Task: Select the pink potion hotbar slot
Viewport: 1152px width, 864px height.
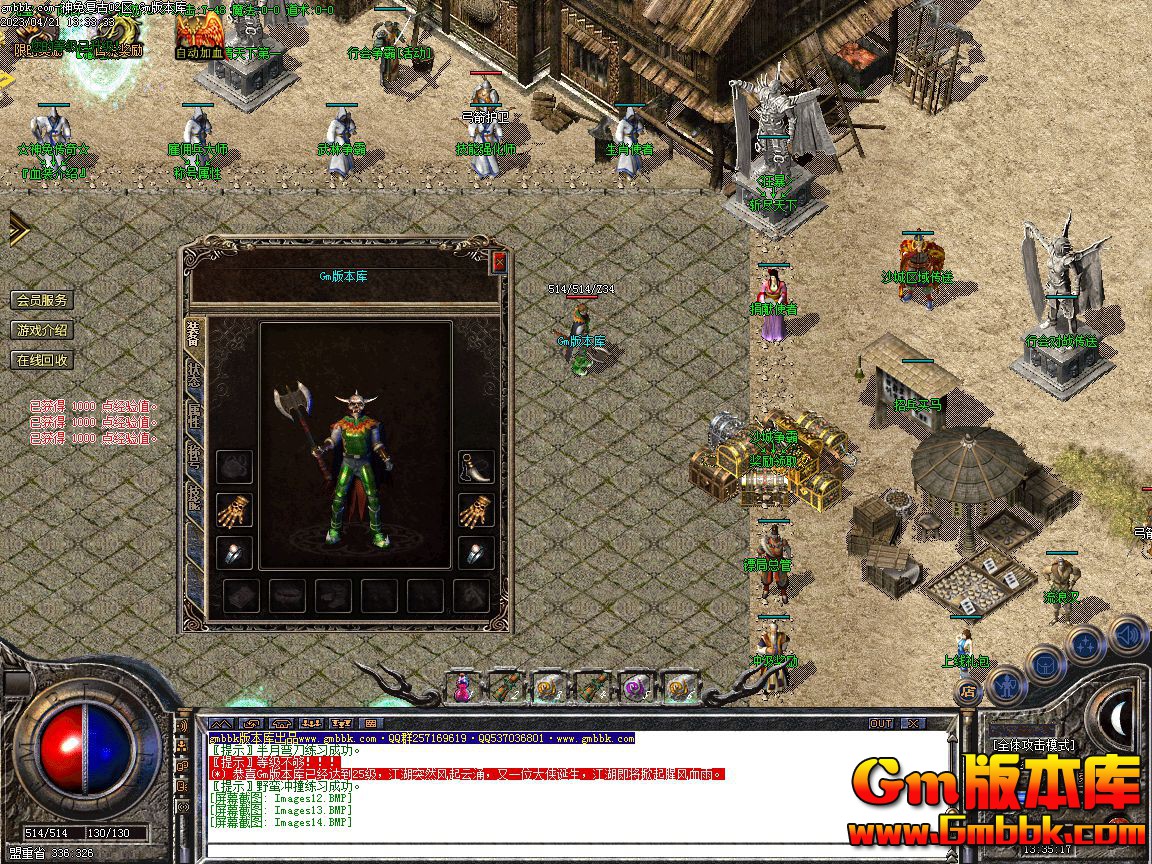Action: pyautogui.click(x=463, y=688)
